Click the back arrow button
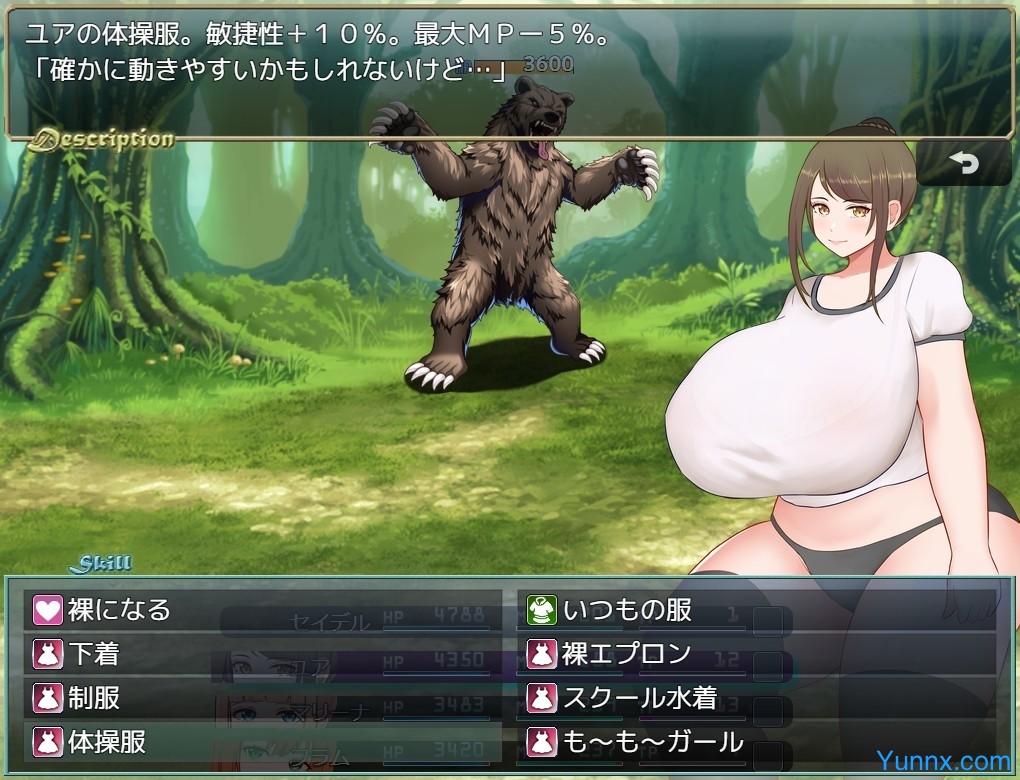This screenshot has width=1020, height=780. click(x=963, y=164)
